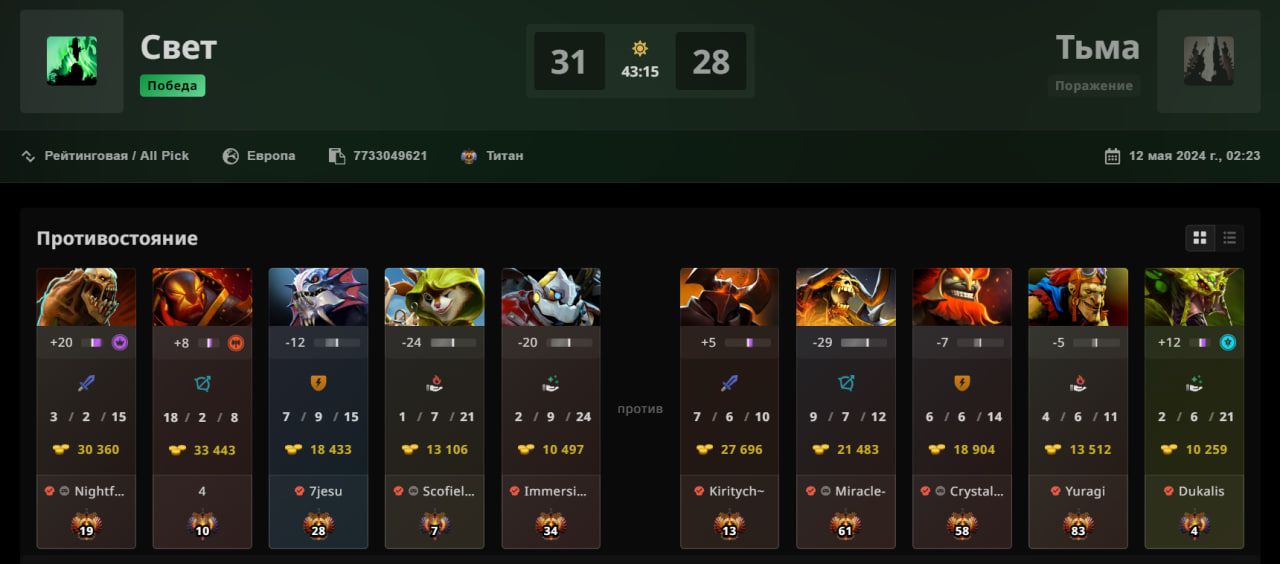Open the player named 4's profile
1280x564 pixels.
[x=202, y=491]
